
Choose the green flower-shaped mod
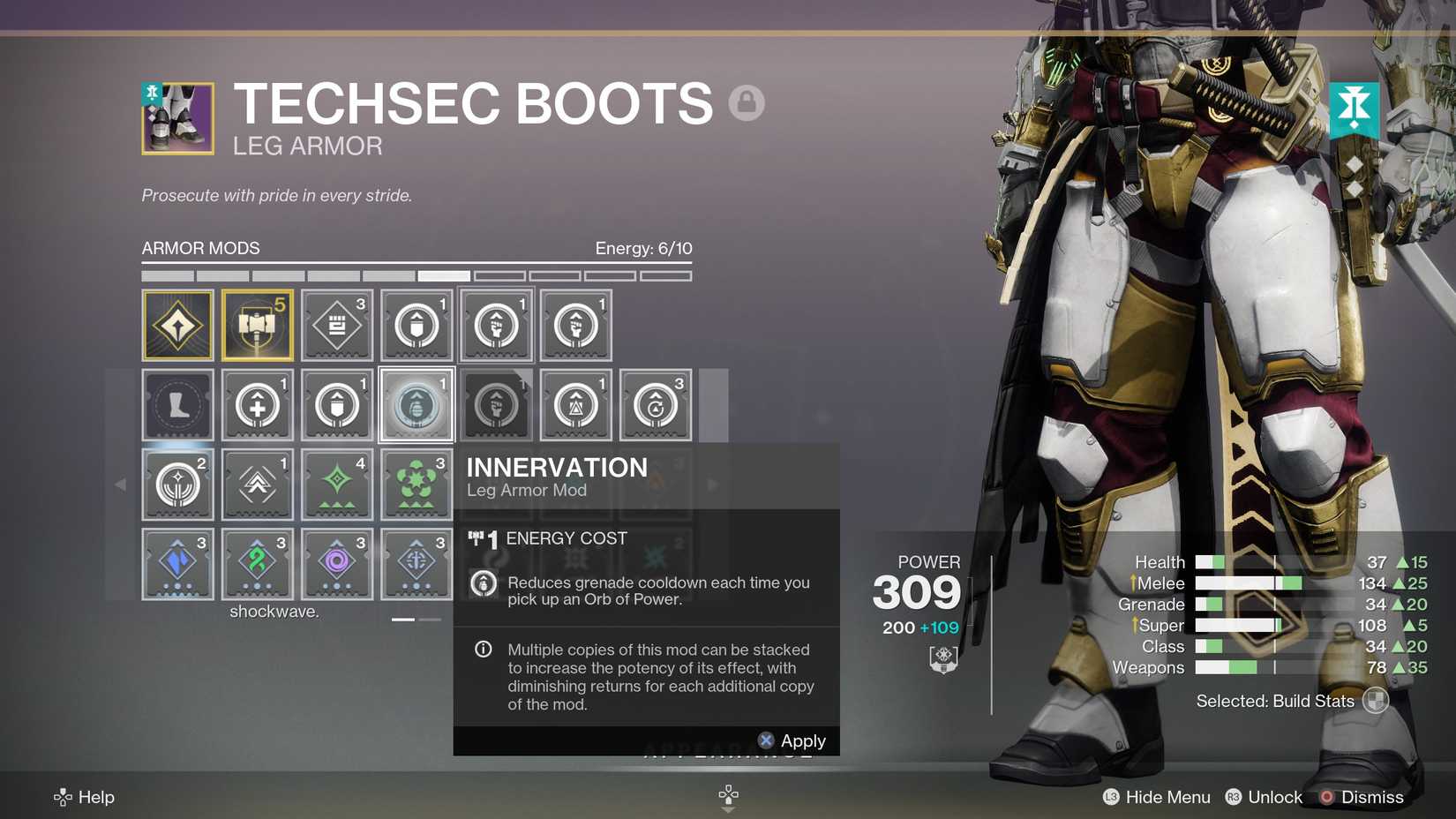[x=416, y=484]
